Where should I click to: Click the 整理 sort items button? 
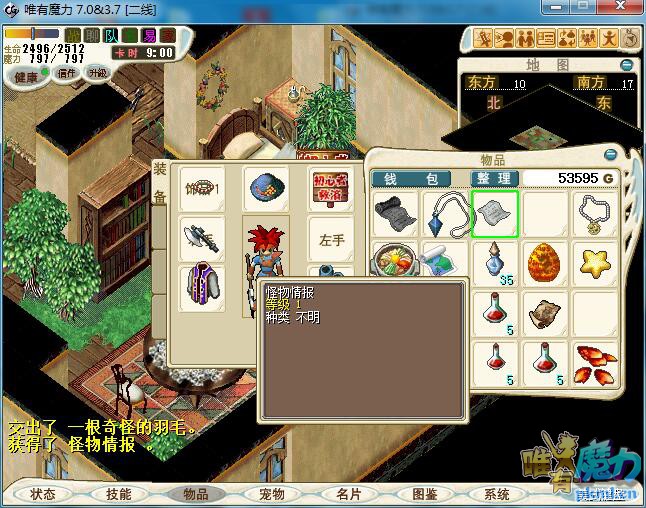point(492,179)
